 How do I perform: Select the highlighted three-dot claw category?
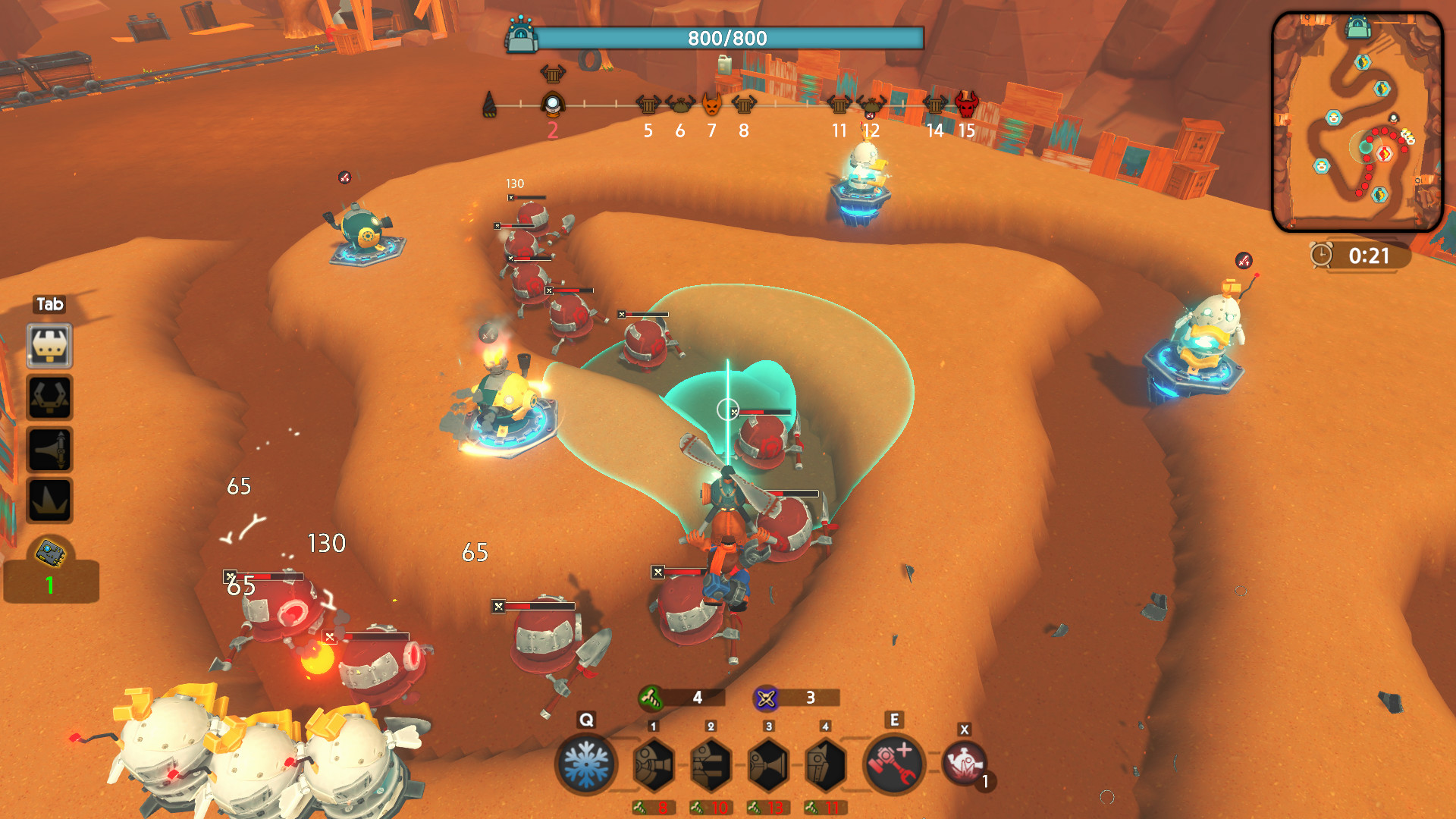50,347
